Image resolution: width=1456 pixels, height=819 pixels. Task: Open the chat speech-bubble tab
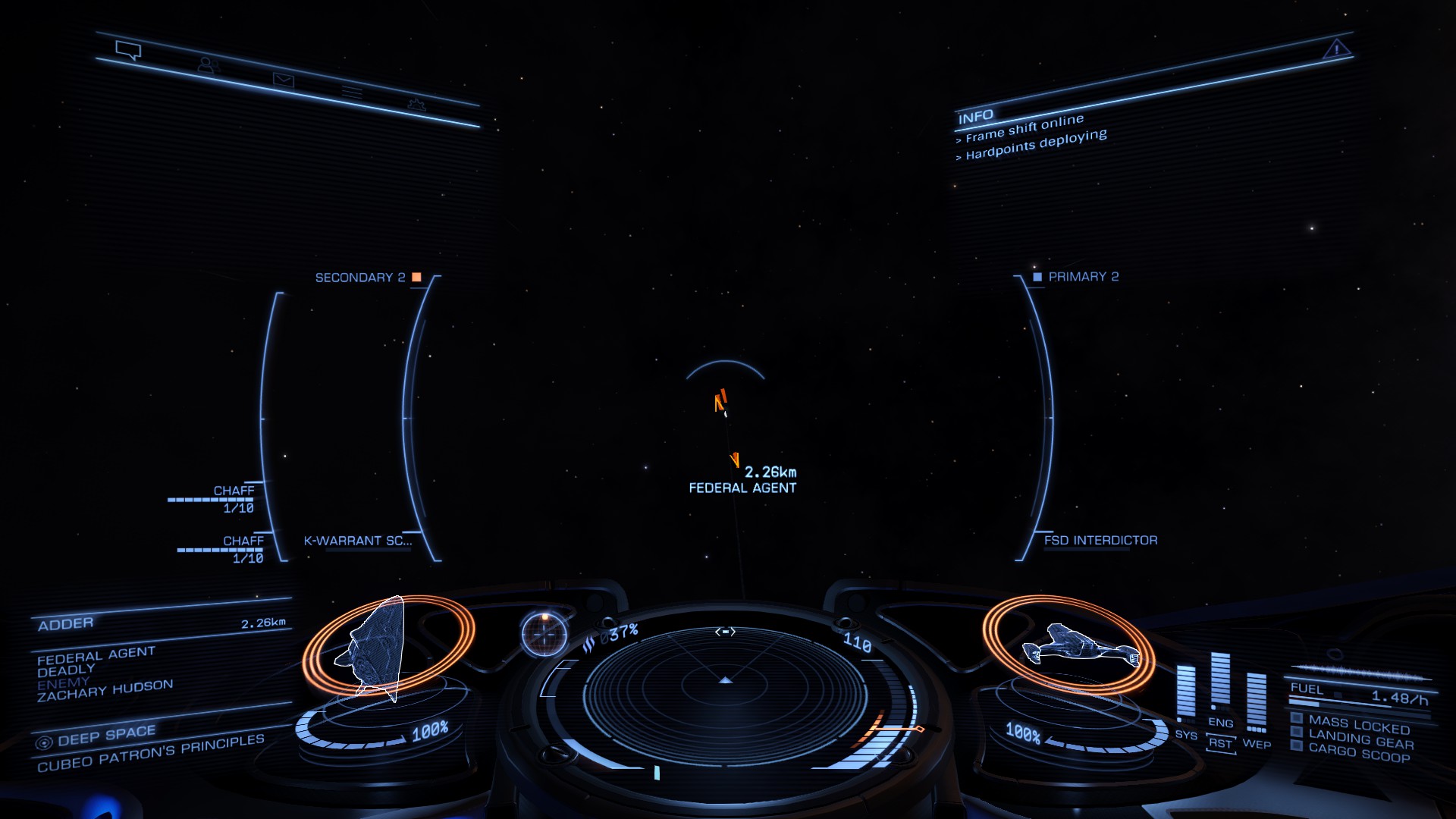(128, 50)
